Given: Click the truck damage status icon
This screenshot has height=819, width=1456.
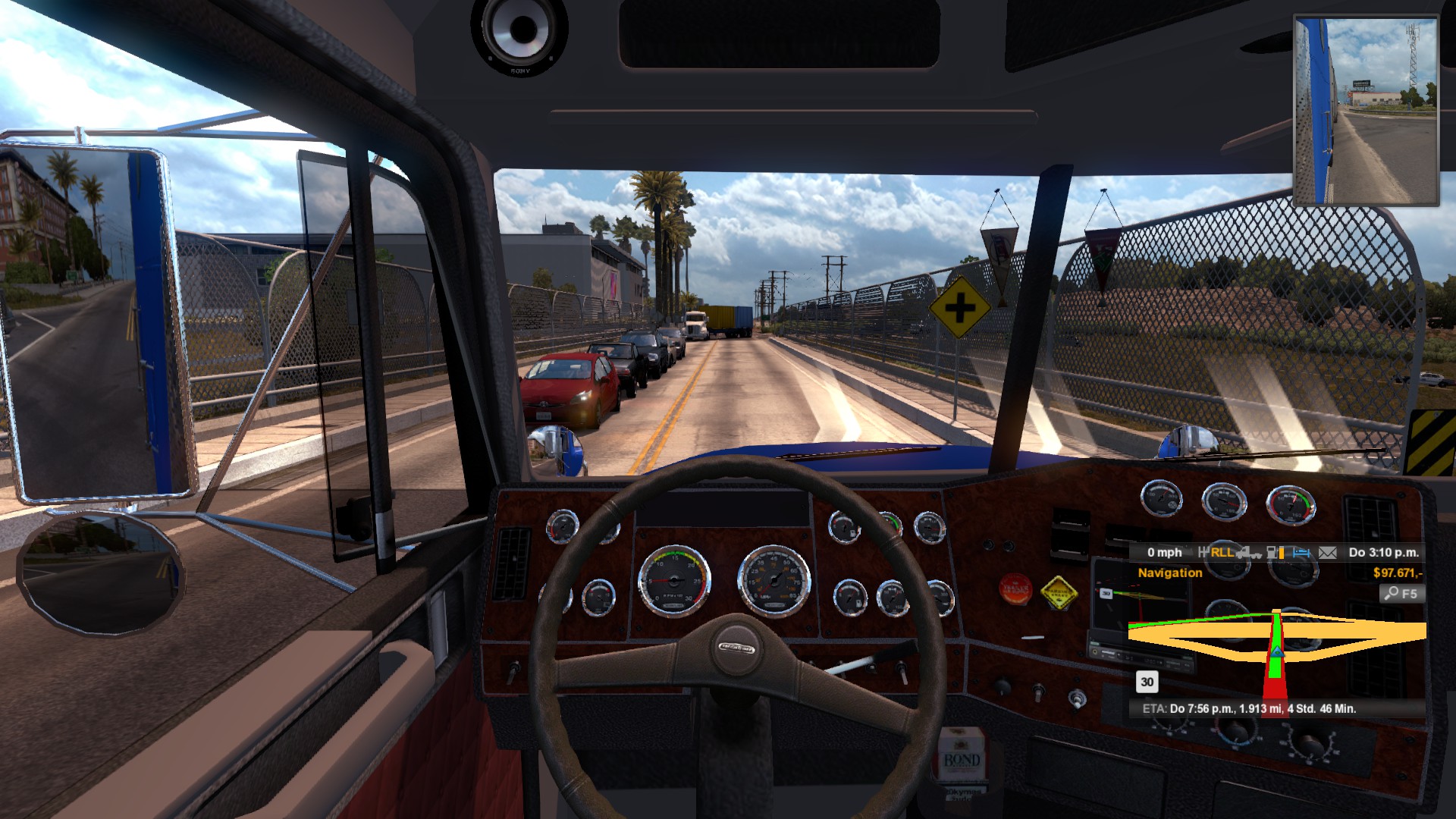Looking at the screenshot, I should [x=1248, y=553].
